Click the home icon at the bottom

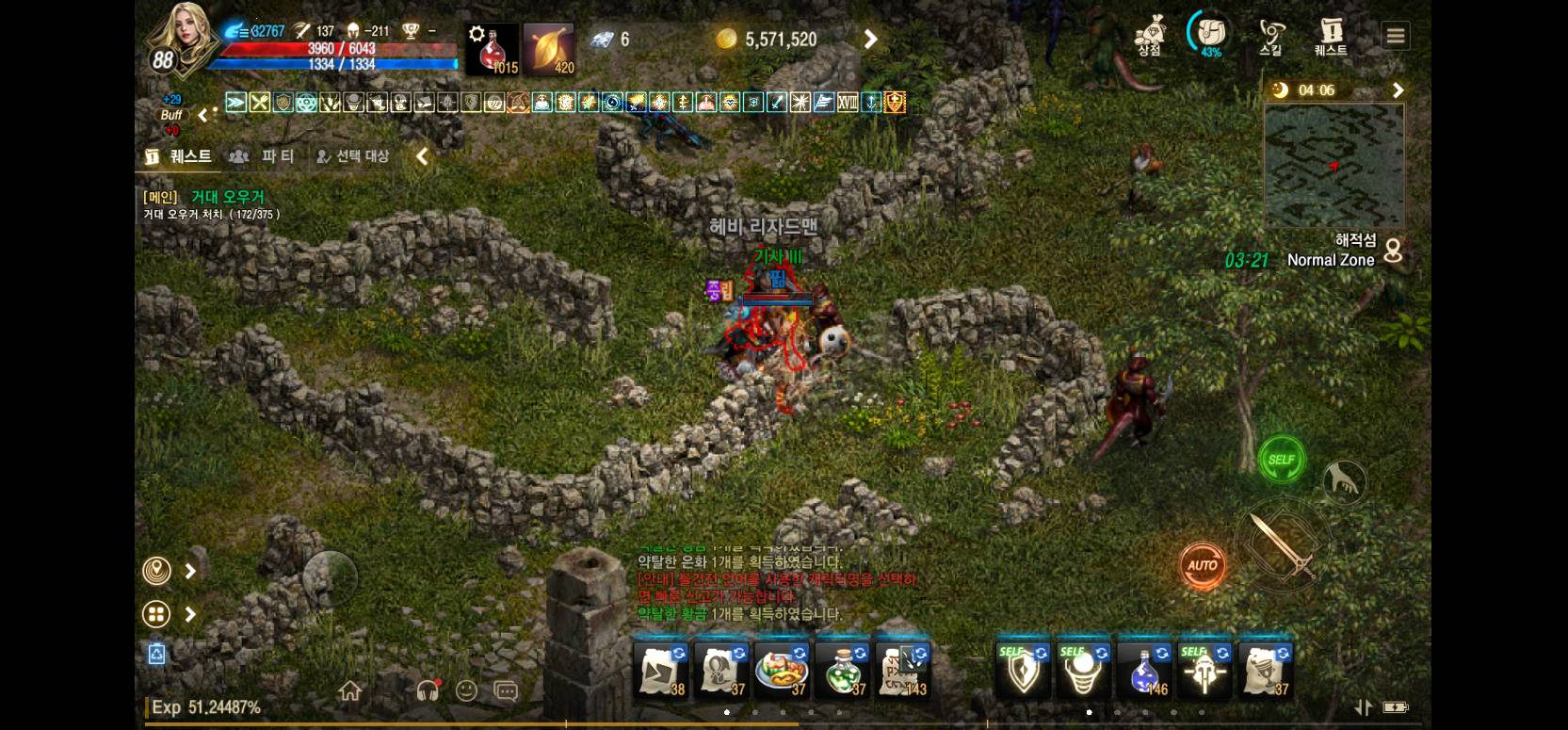[350, 691]
